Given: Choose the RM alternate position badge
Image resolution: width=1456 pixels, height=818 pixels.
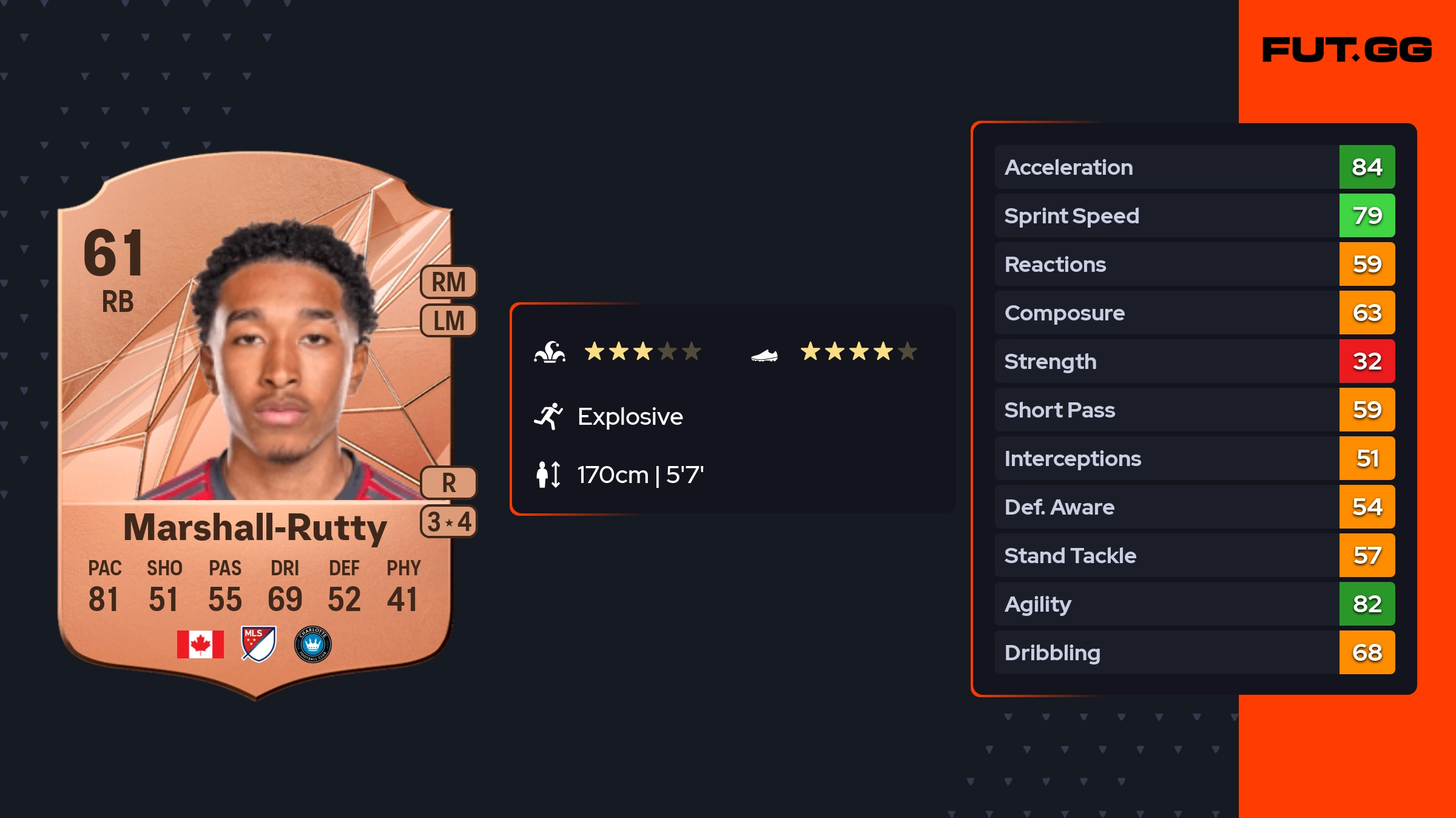Looking at the screenshot, I should pos(448,282).
